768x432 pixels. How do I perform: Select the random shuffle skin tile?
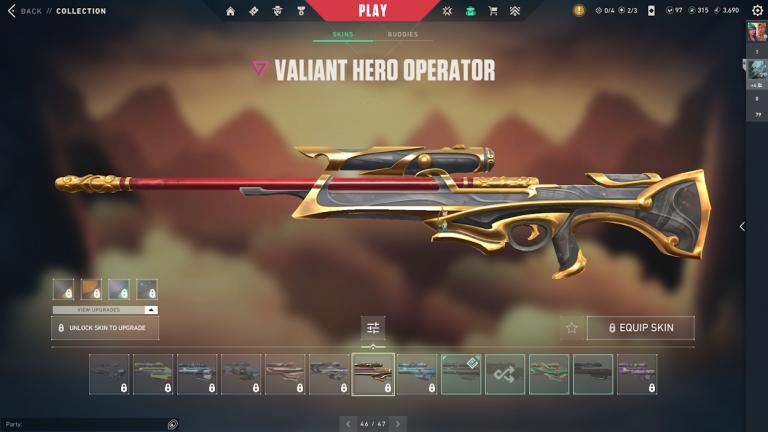point(505,374)
